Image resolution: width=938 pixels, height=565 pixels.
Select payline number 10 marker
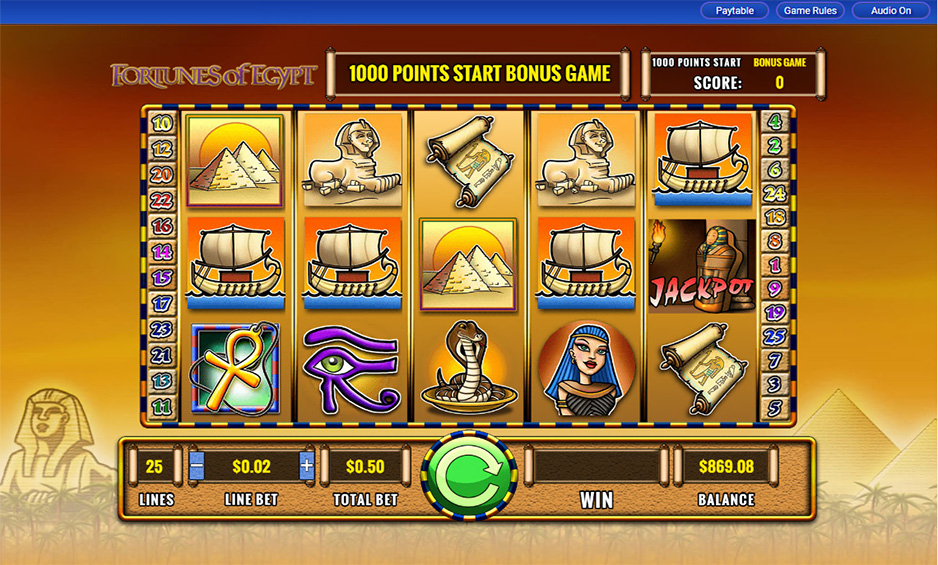tap(161, 124)
